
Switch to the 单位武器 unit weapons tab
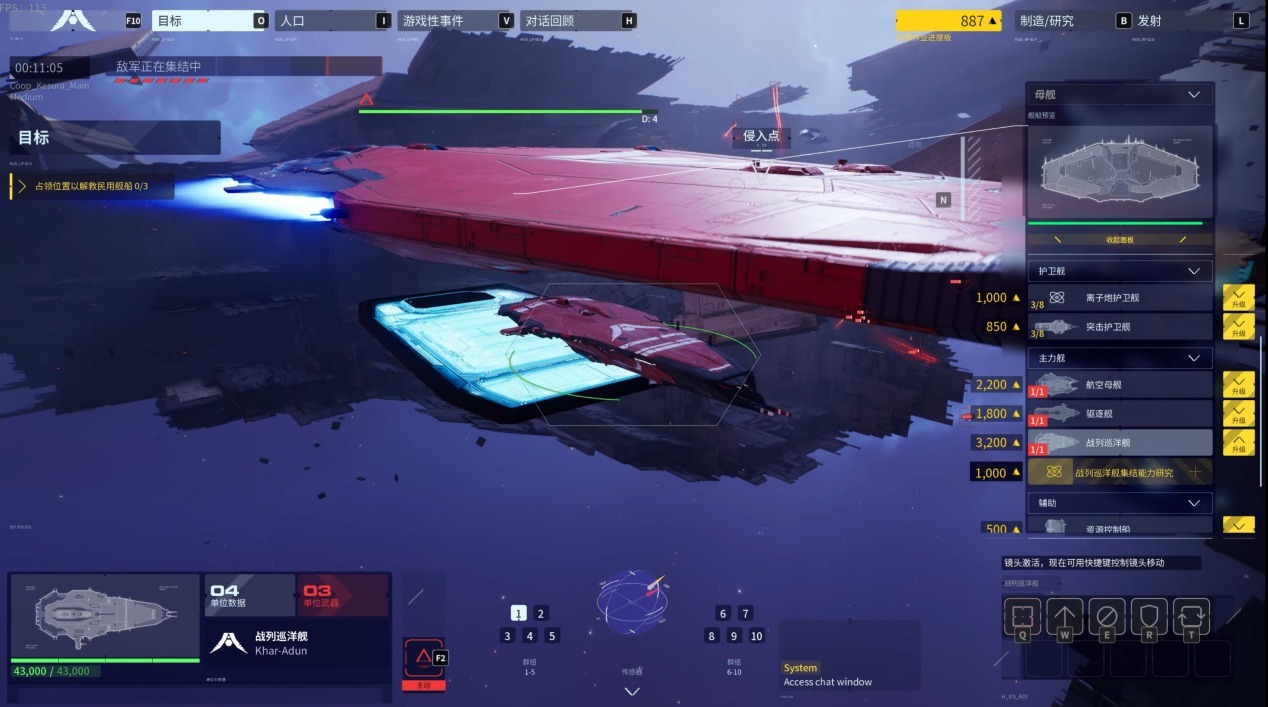point(342,595)
